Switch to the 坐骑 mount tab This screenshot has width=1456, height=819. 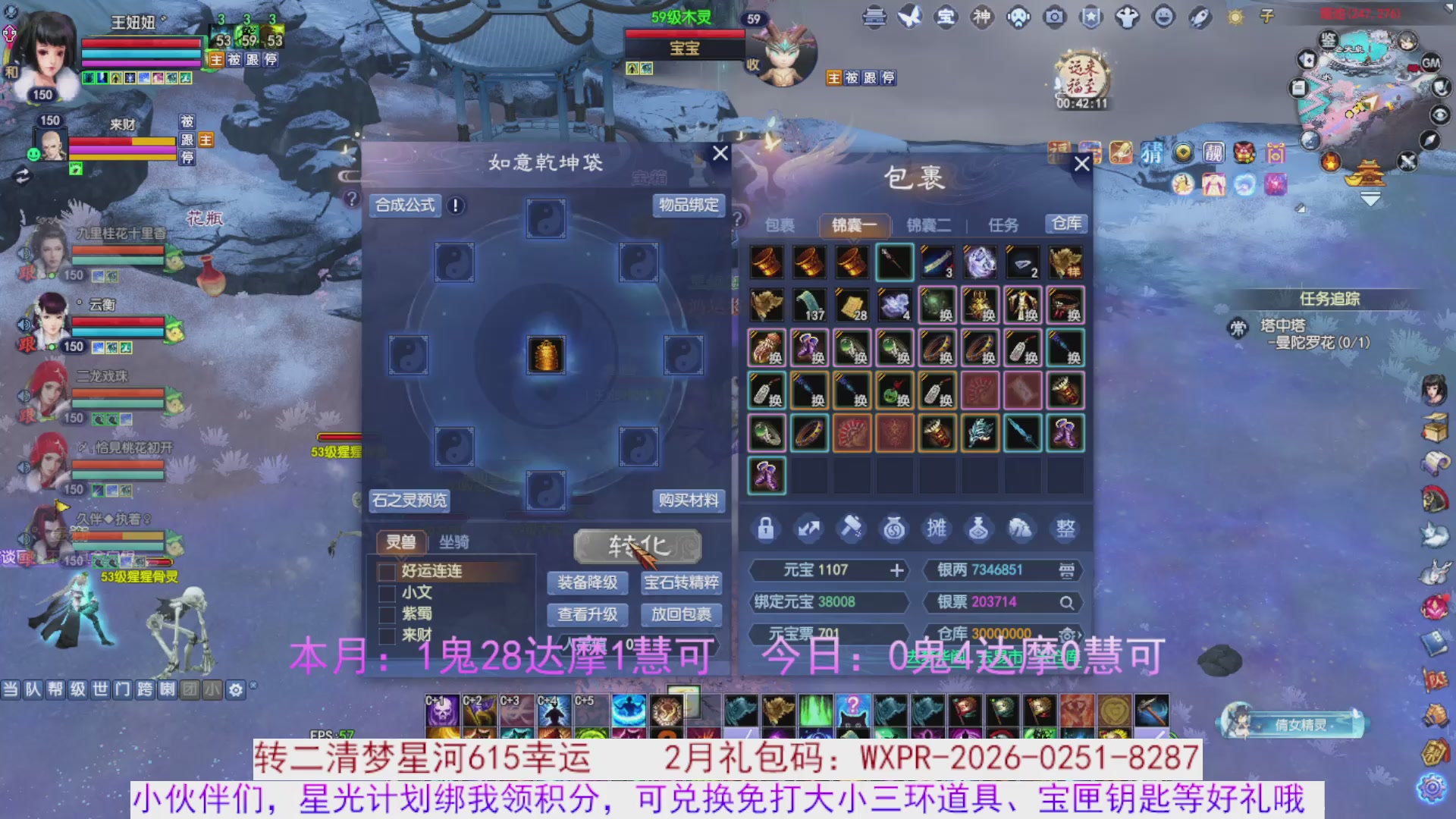point(453,541)
